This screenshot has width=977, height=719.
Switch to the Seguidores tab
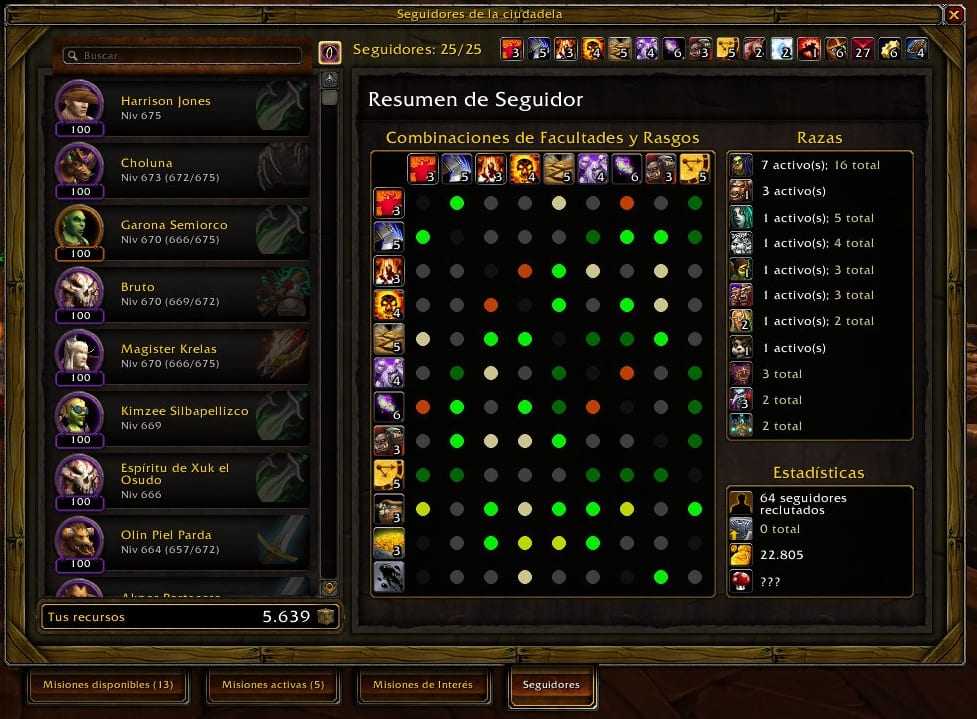pos(551,685)
